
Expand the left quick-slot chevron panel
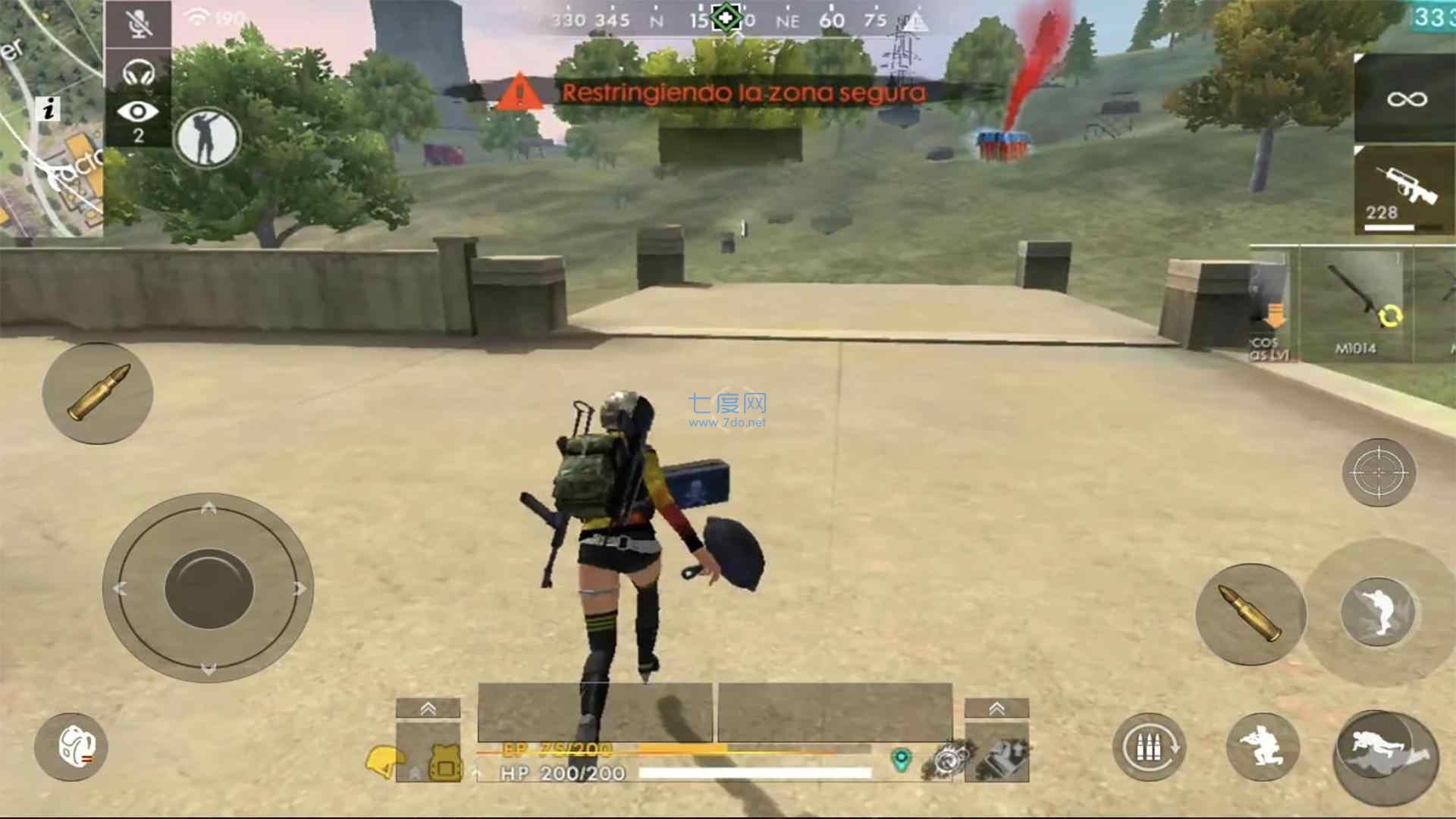[428, 709]
